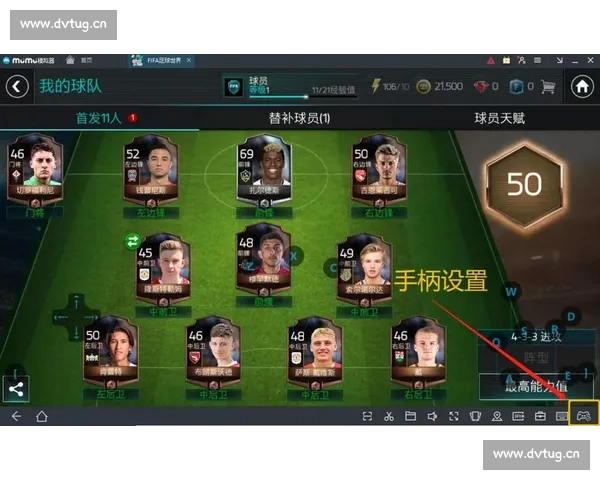Pick the 45-rated midfielder card
600x480 pixels.
click(163, 271)
